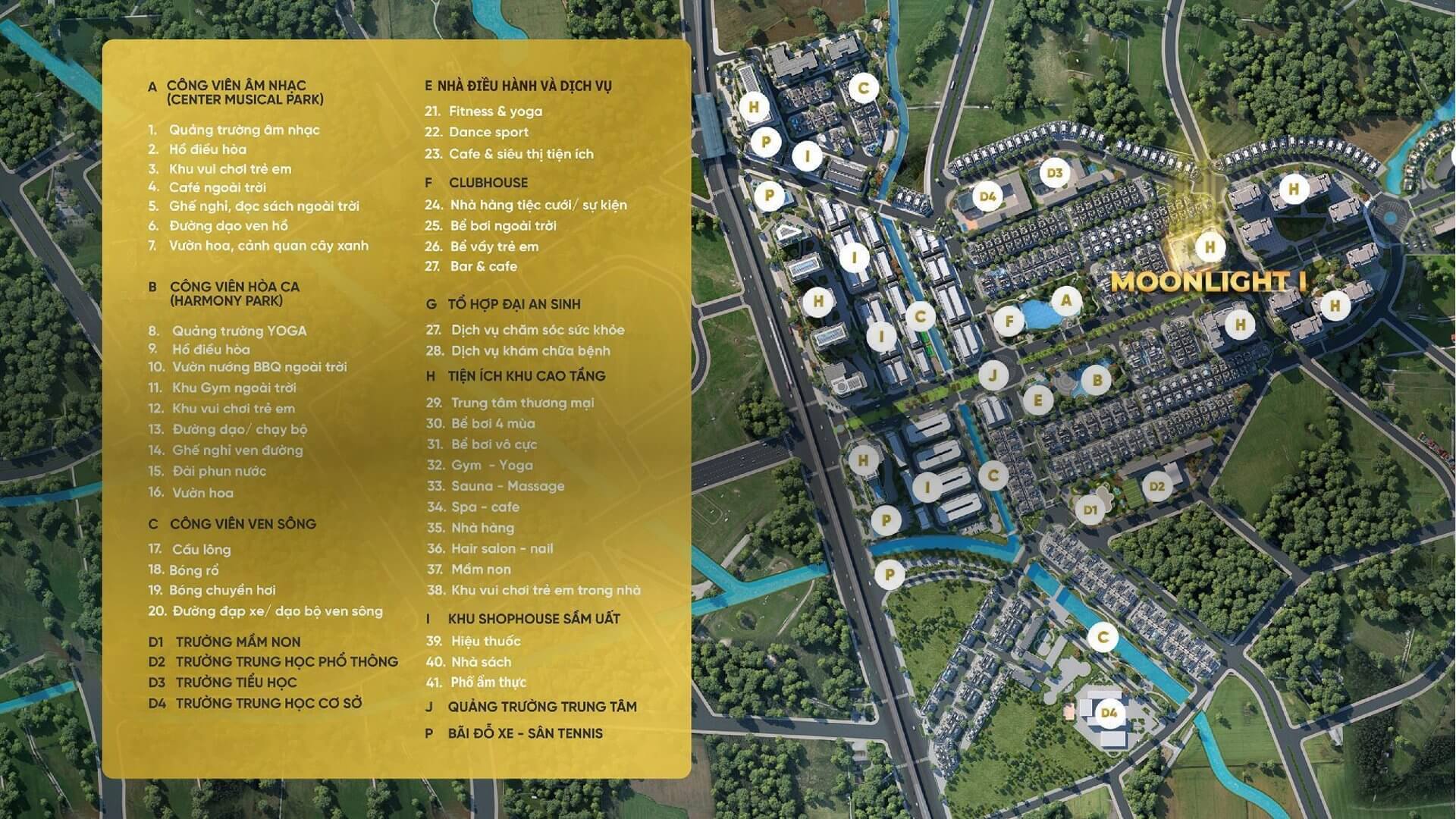Click legend entry Trường trung học phổ thông
Viewport: 1456px width, 819px height.
click(x=287, y=662)
